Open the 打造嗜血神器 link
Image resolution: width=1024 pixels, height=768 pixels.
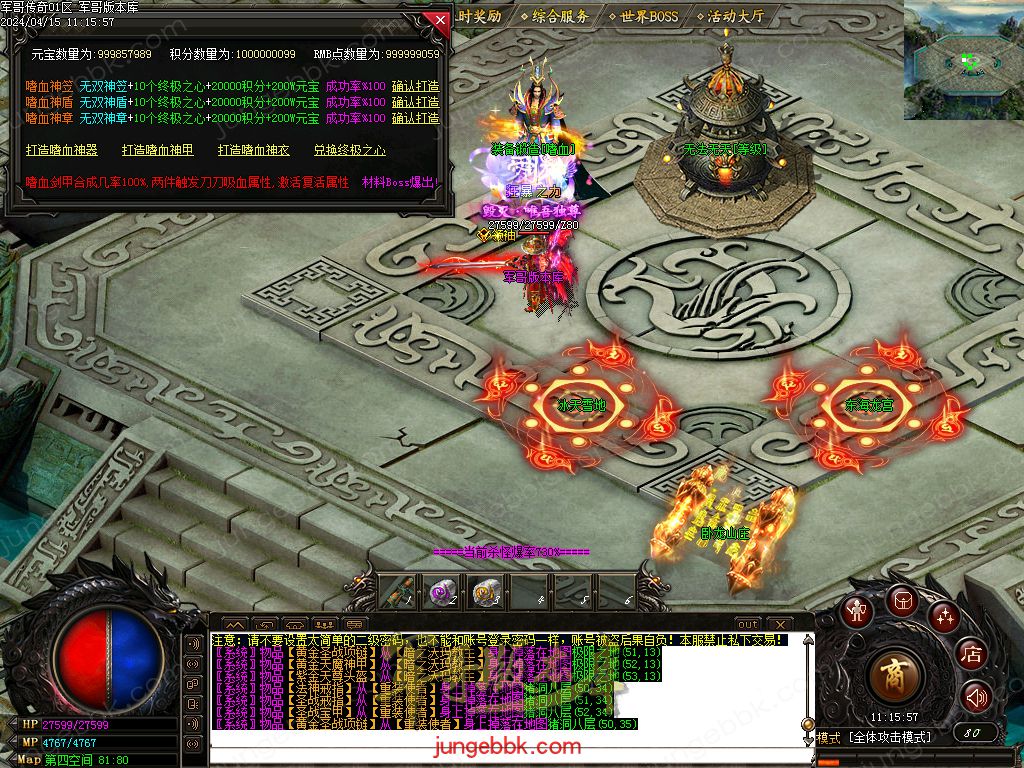(61, 150)
